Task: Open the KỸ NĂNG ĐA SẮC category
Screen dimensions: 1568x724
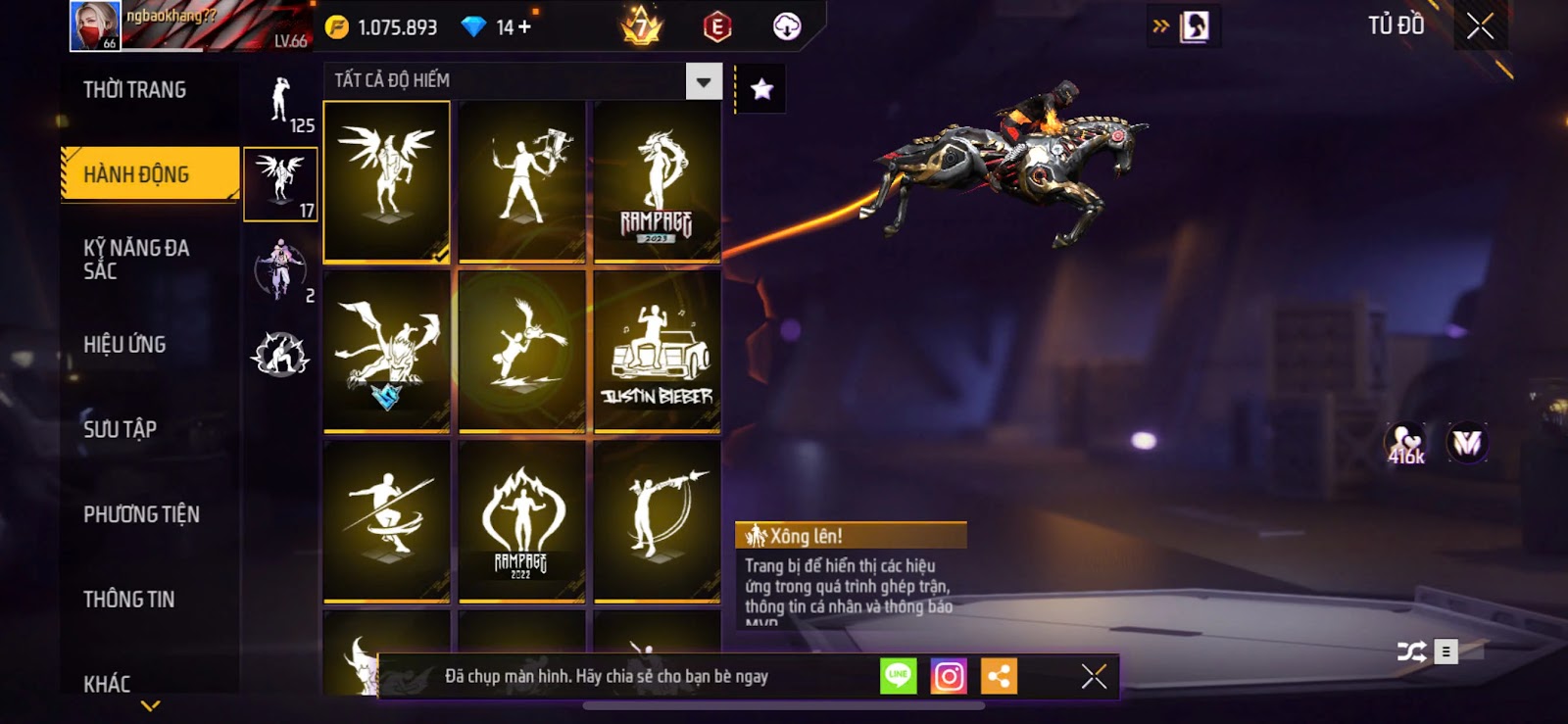Action: 136,260
